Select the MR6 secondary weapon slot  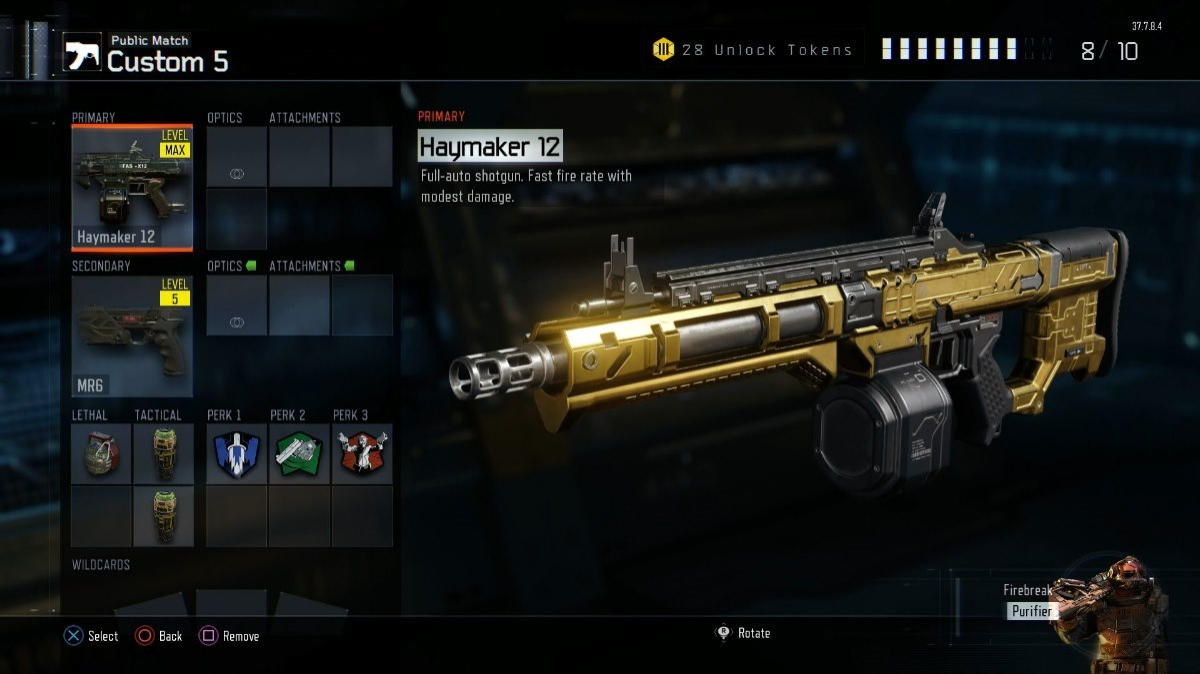coord(132,336)
